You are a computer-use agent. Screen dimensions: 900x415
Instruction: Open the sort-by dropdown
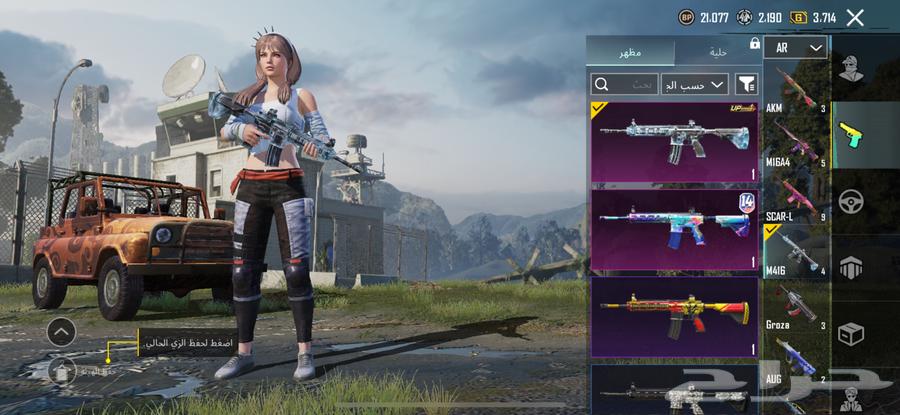pyautogui.click(x=694, y=84)
